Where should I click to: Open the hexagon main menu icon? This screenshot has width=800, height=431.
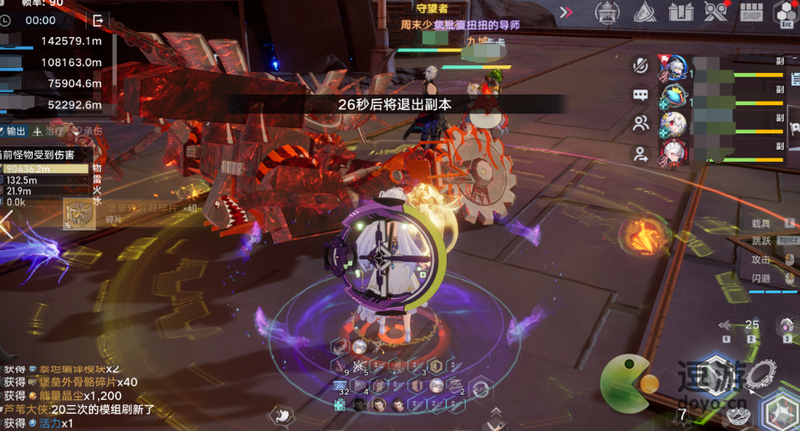[x=783, y=13]
